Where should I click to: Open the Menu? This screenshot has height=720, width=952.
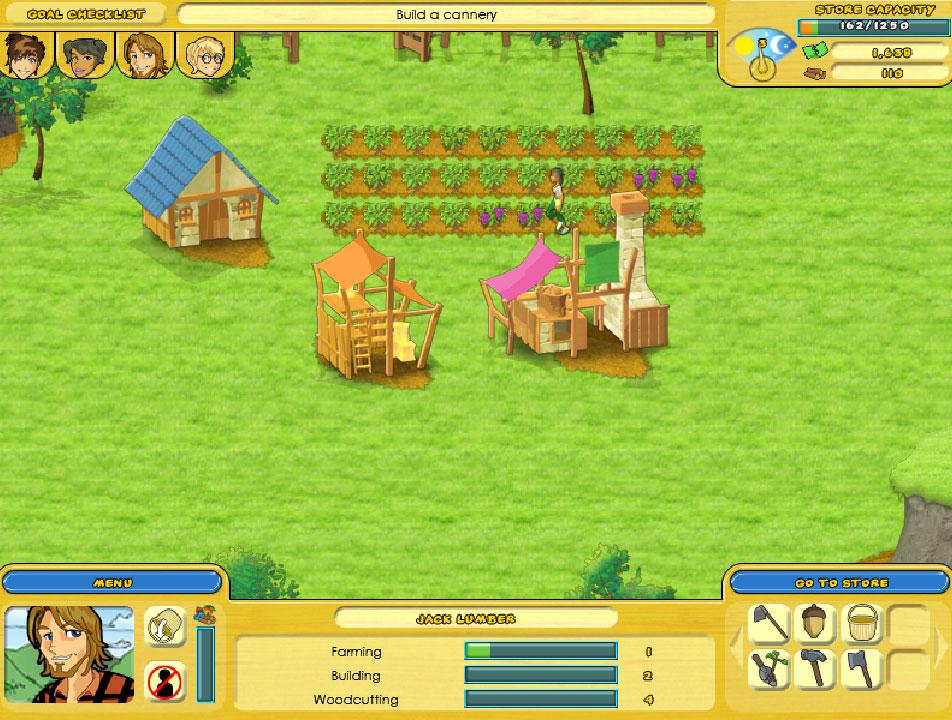click(112, 582)
